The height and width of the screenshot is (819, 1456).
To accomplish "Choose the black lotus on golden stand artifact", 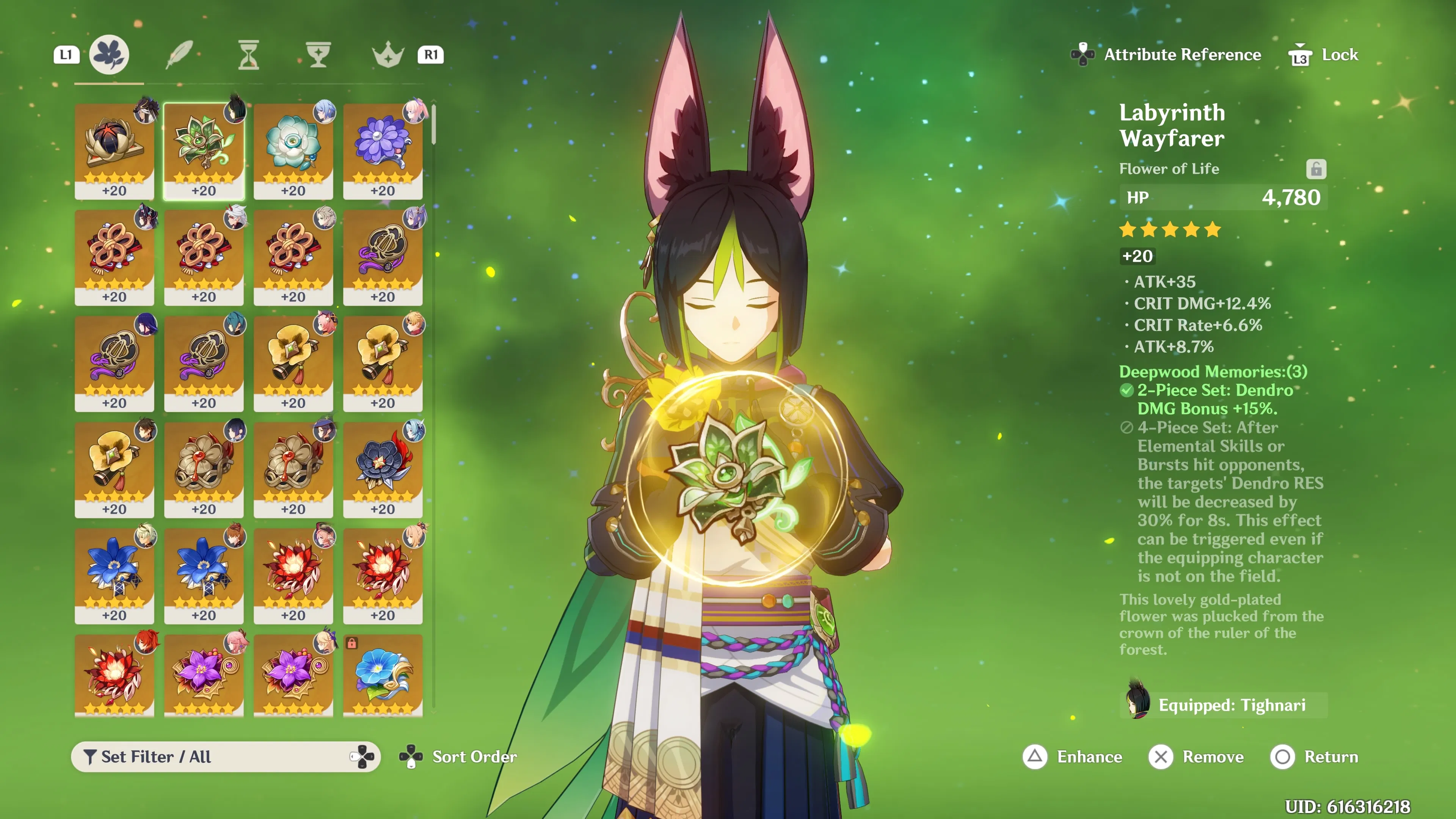I will [114, 151].
